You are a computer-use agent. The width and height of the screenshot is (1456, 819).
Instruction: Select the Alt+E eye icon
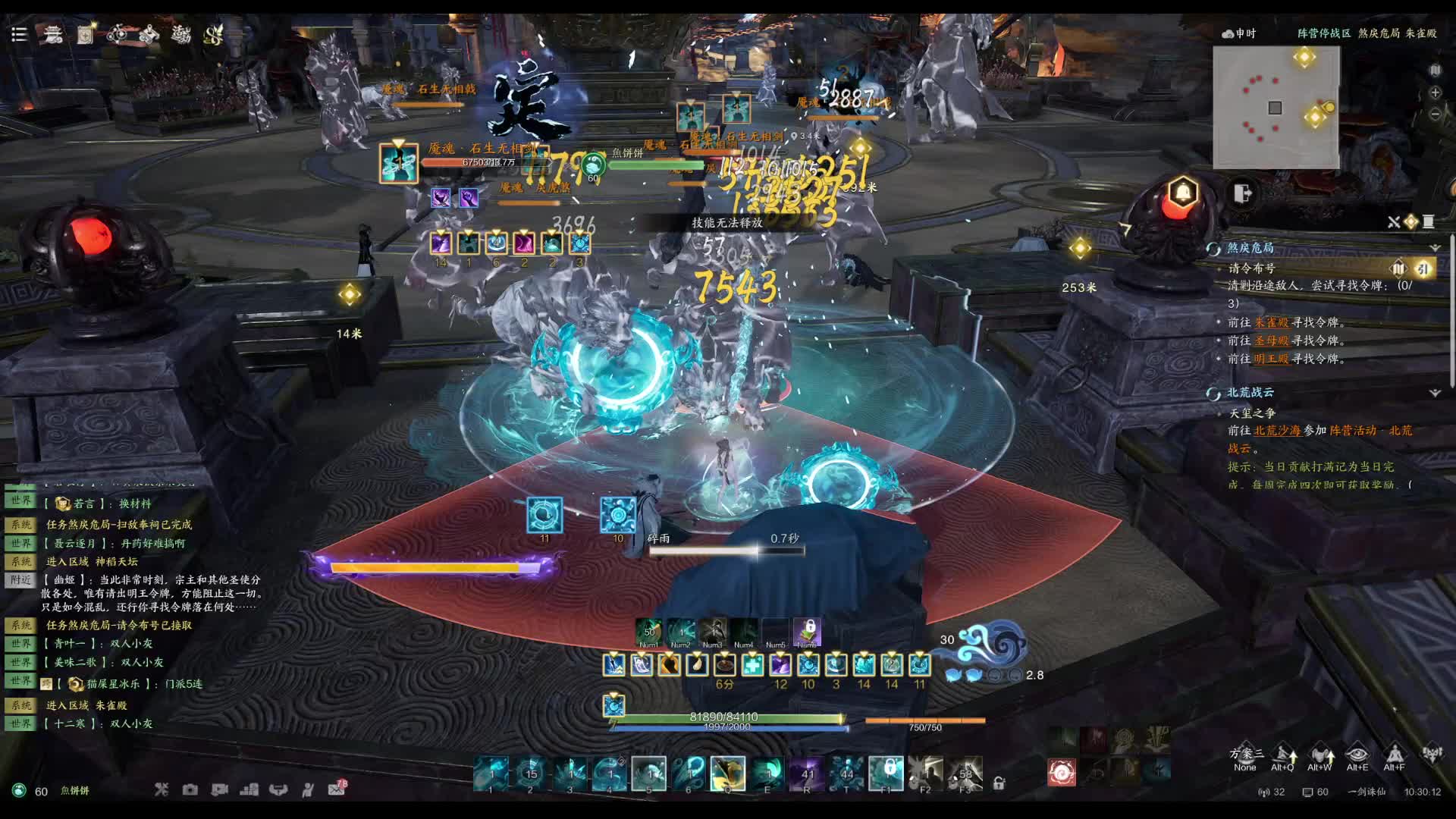pos(1357,755)
